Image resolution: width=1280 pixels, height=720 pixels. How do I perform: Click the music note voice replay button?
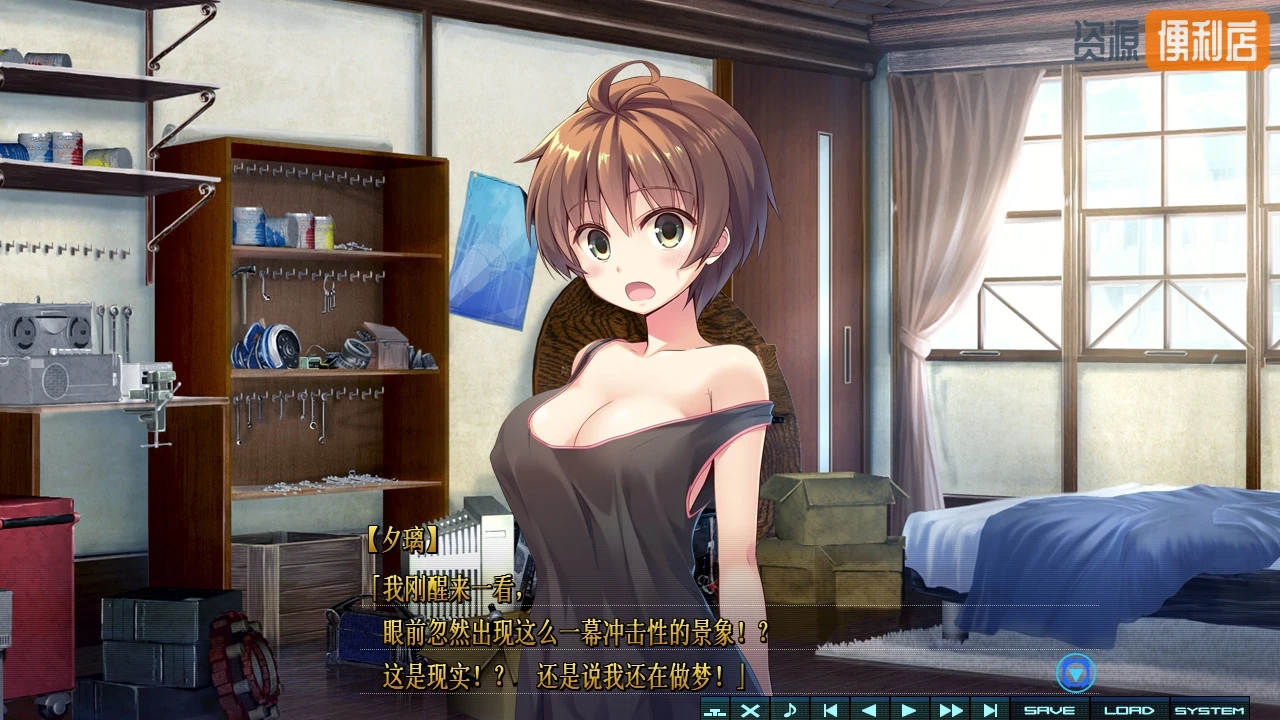[789, 710]
